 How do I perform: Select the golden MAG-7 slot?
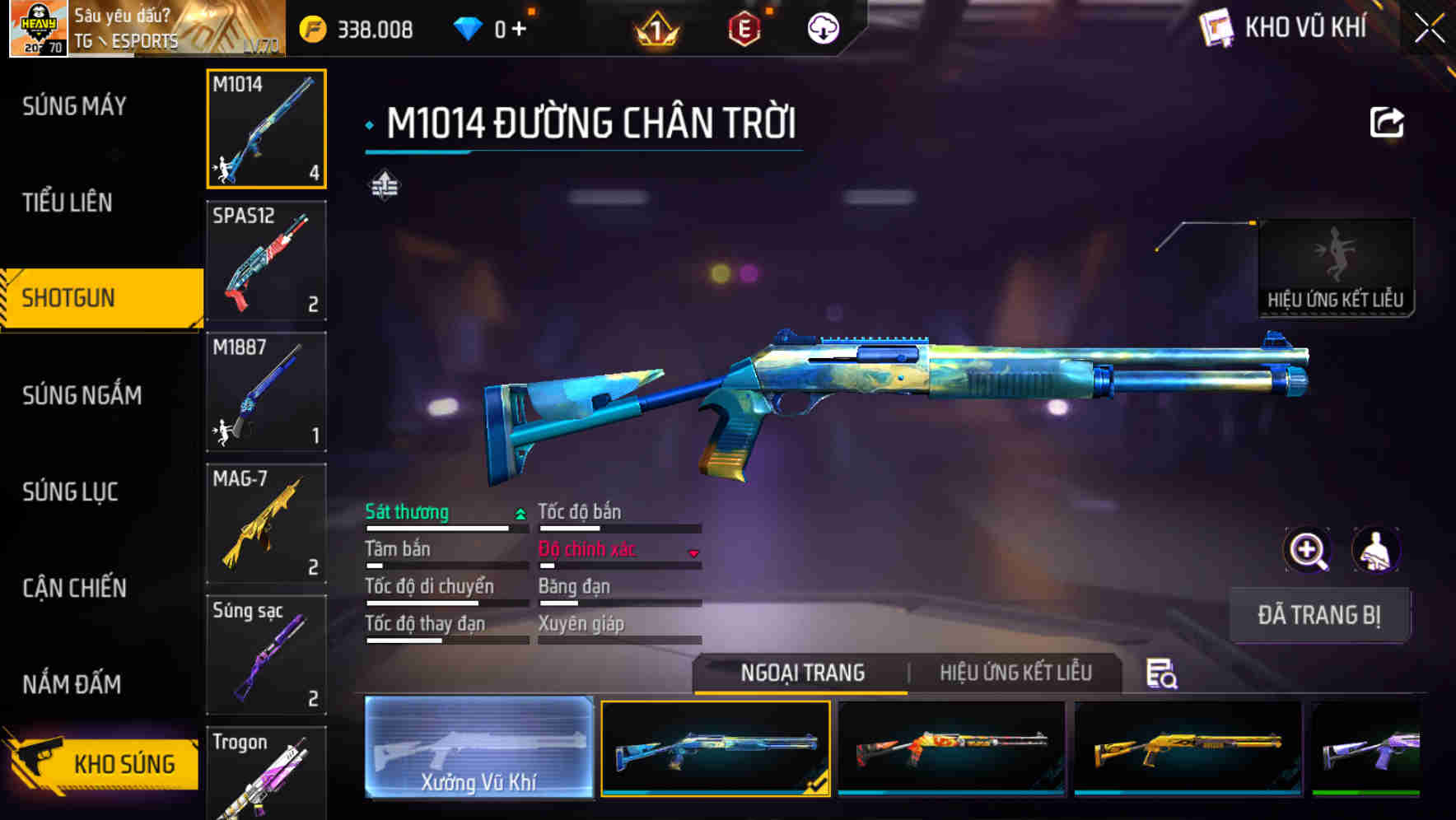pyautogui.click(x=266, y=524)
